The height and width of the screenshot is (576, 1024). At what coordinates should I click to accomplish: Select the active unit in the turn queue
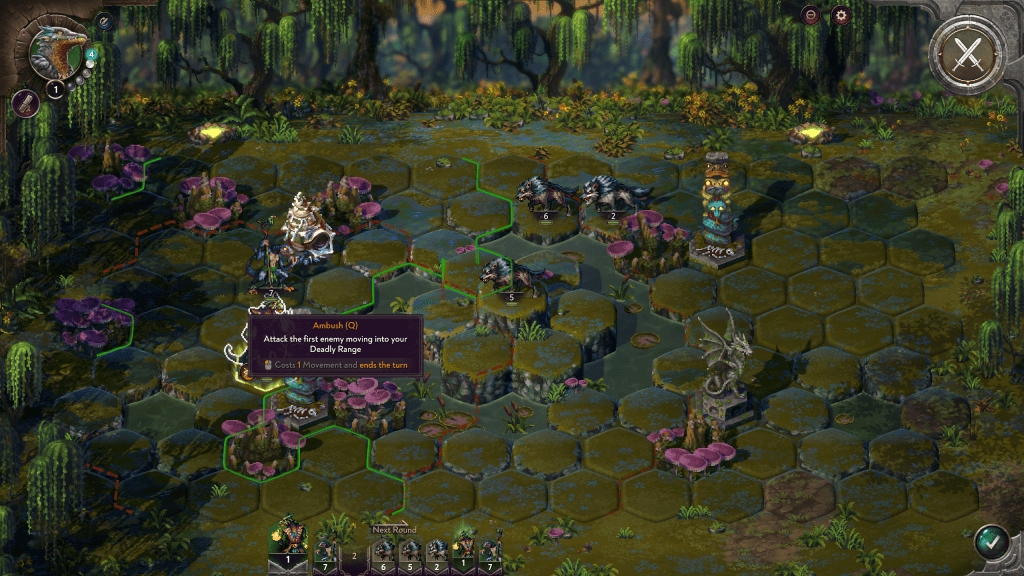coord(288,545)
